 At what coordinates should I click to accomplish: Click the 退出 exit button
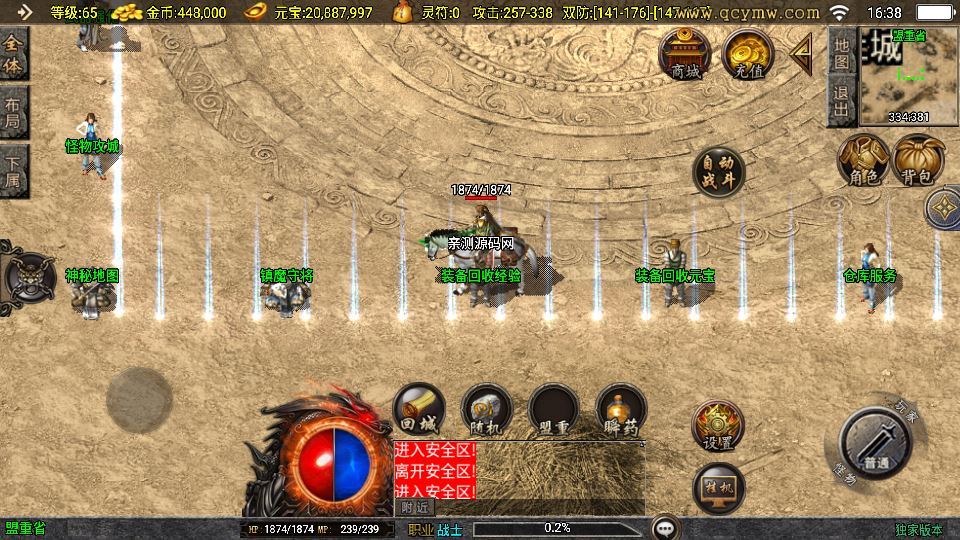(x=842, y=102)
